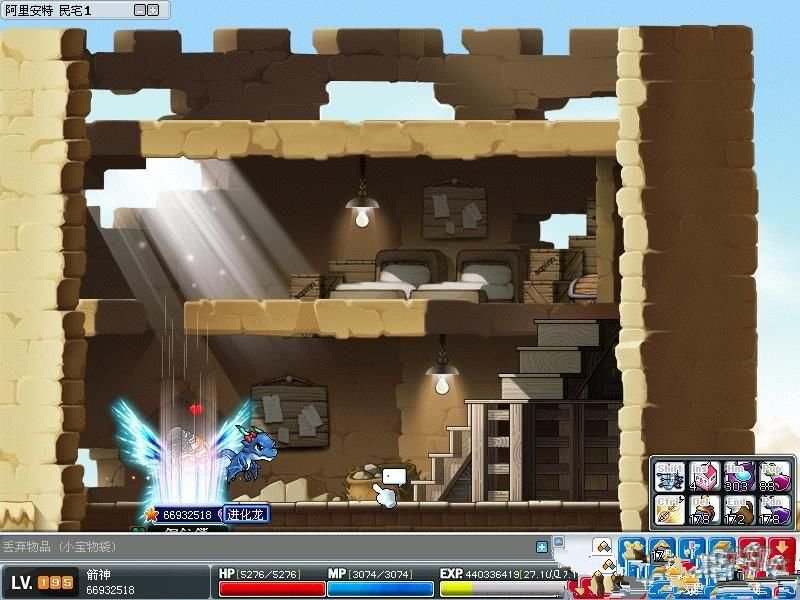Activate the Ctrl quickslot attack skill
This screenshot has width=800, height=600.
(669, 510)
